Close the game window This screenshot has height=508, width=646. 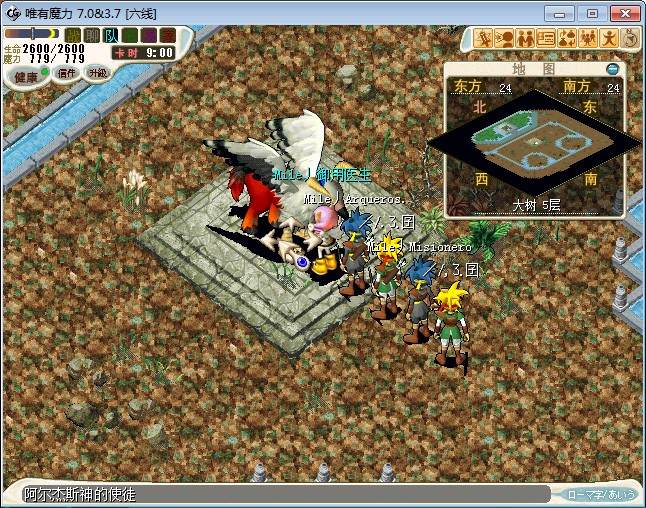pos(622,13)
